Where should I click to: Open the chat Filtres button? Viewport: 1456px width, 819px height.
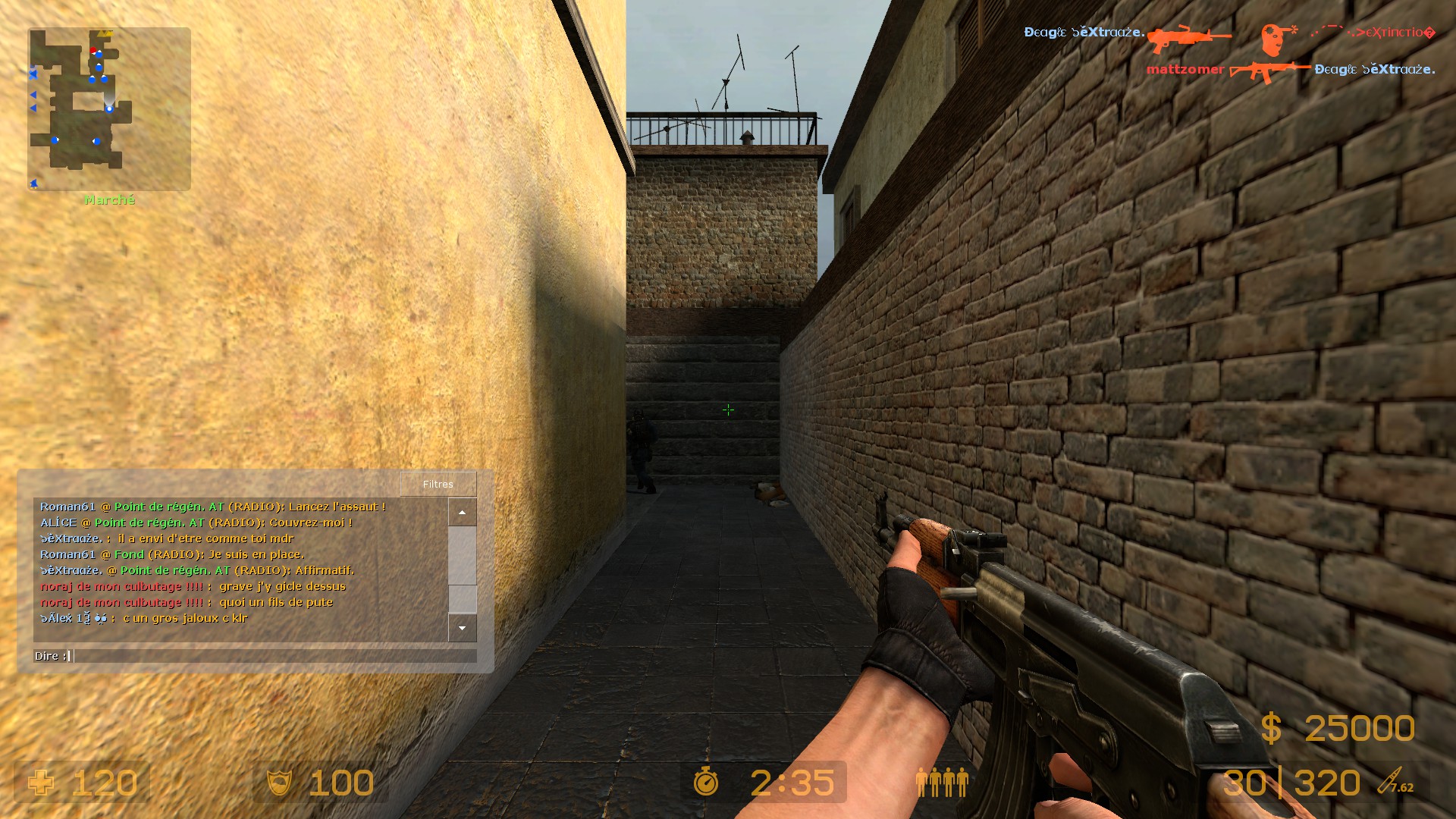(x=438, y=484)
